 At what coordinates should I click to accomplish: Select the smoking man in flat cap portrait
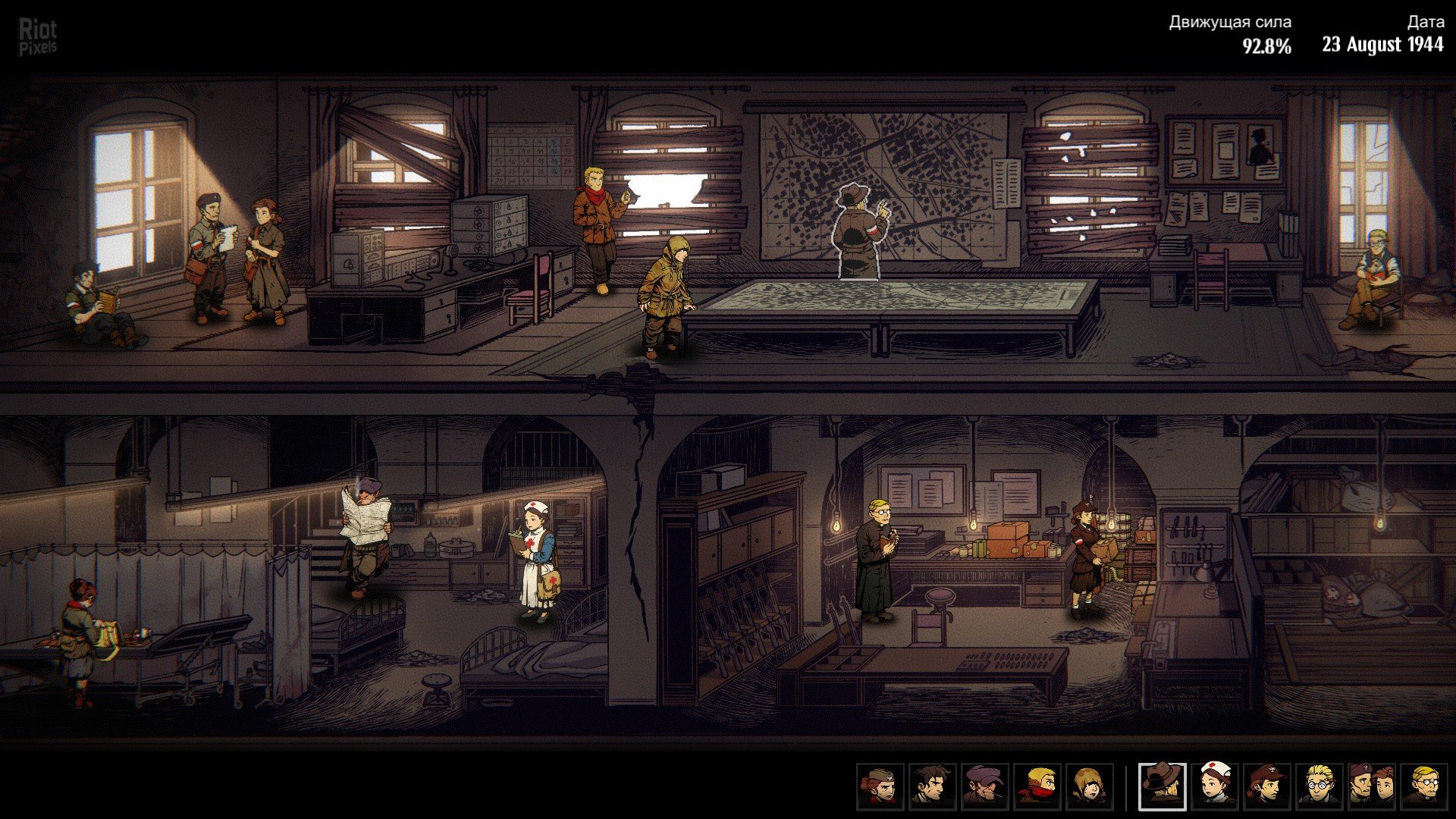(x=984, y=786)
